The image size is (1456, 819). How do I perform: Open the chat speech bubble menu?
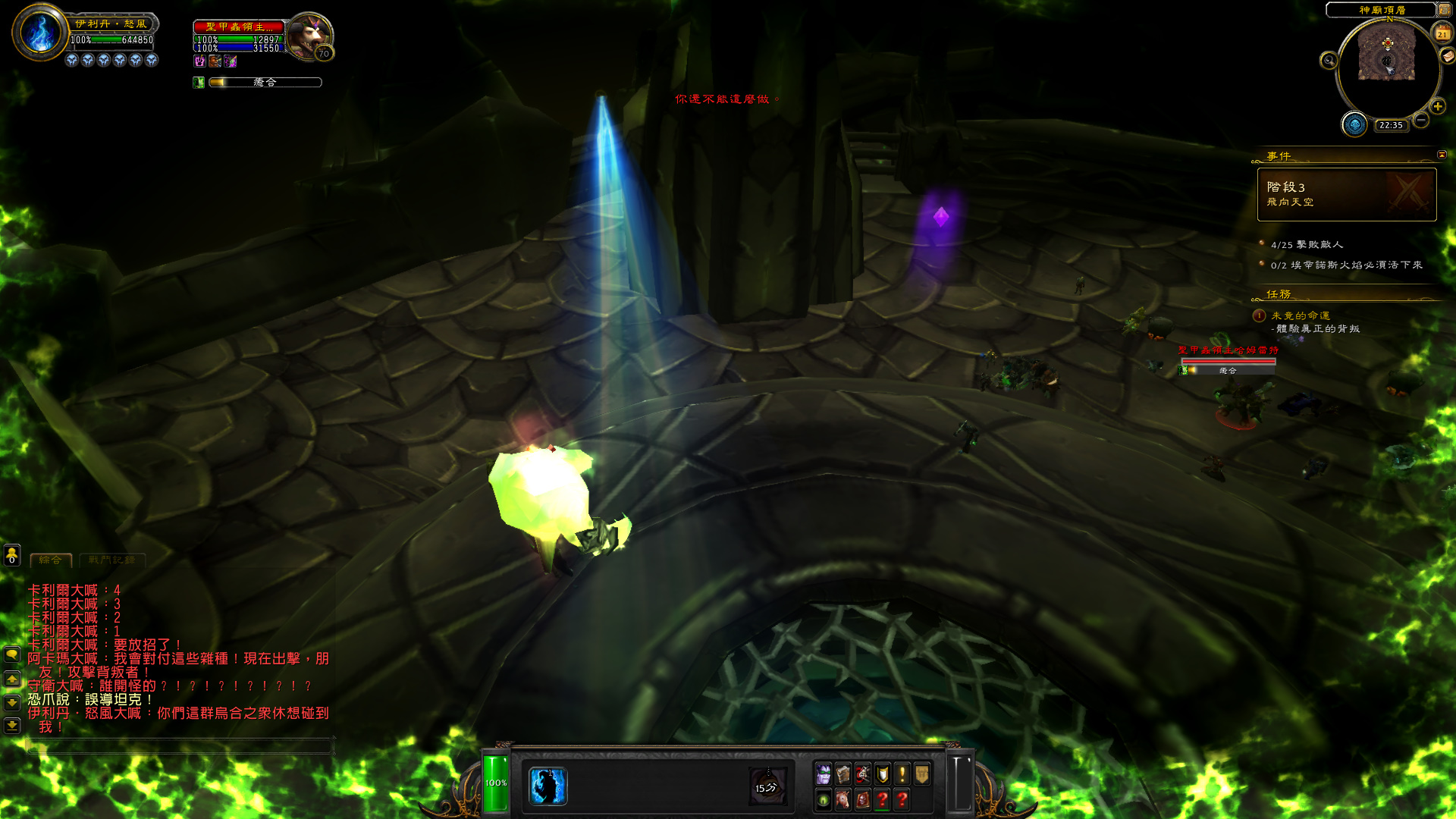[x=12, y=654]
